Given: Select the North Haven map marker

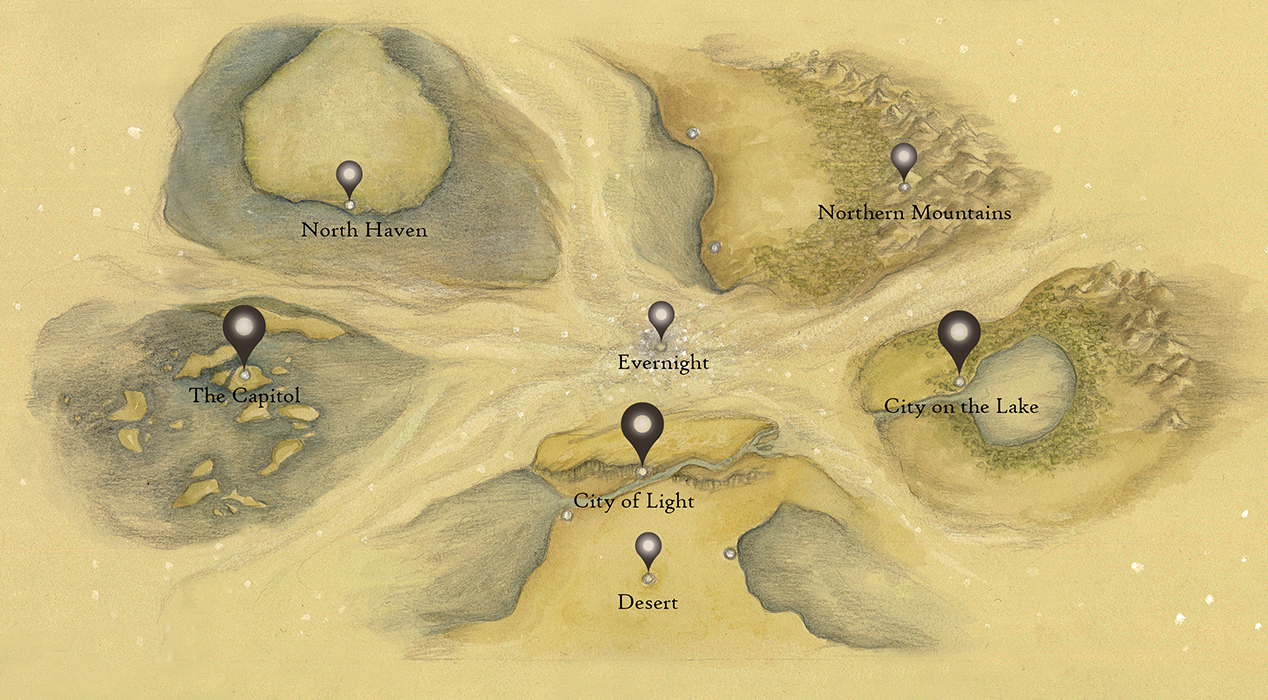Looking at the screenshot, I should [349, 178].
